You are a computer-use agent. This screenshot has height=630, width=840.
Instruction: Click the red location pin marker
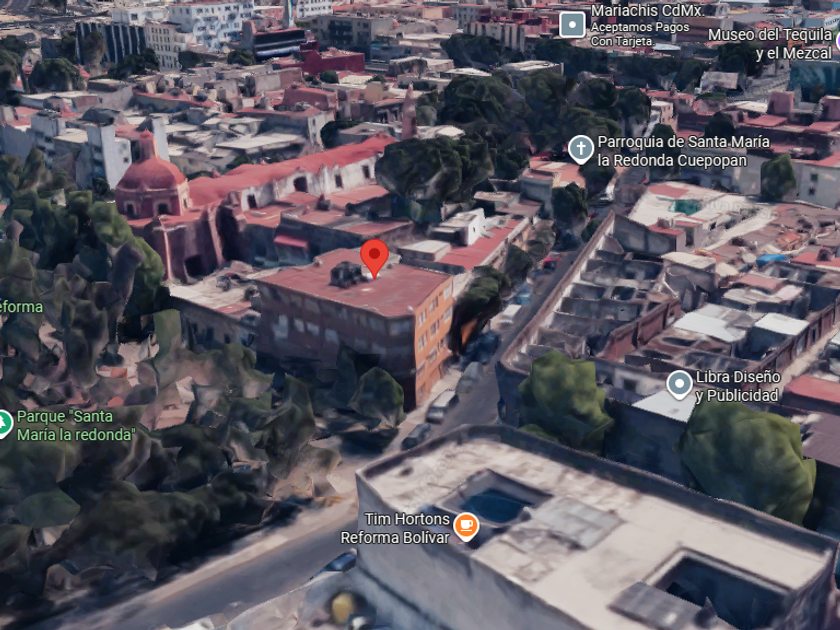click(x=374, y=256)
